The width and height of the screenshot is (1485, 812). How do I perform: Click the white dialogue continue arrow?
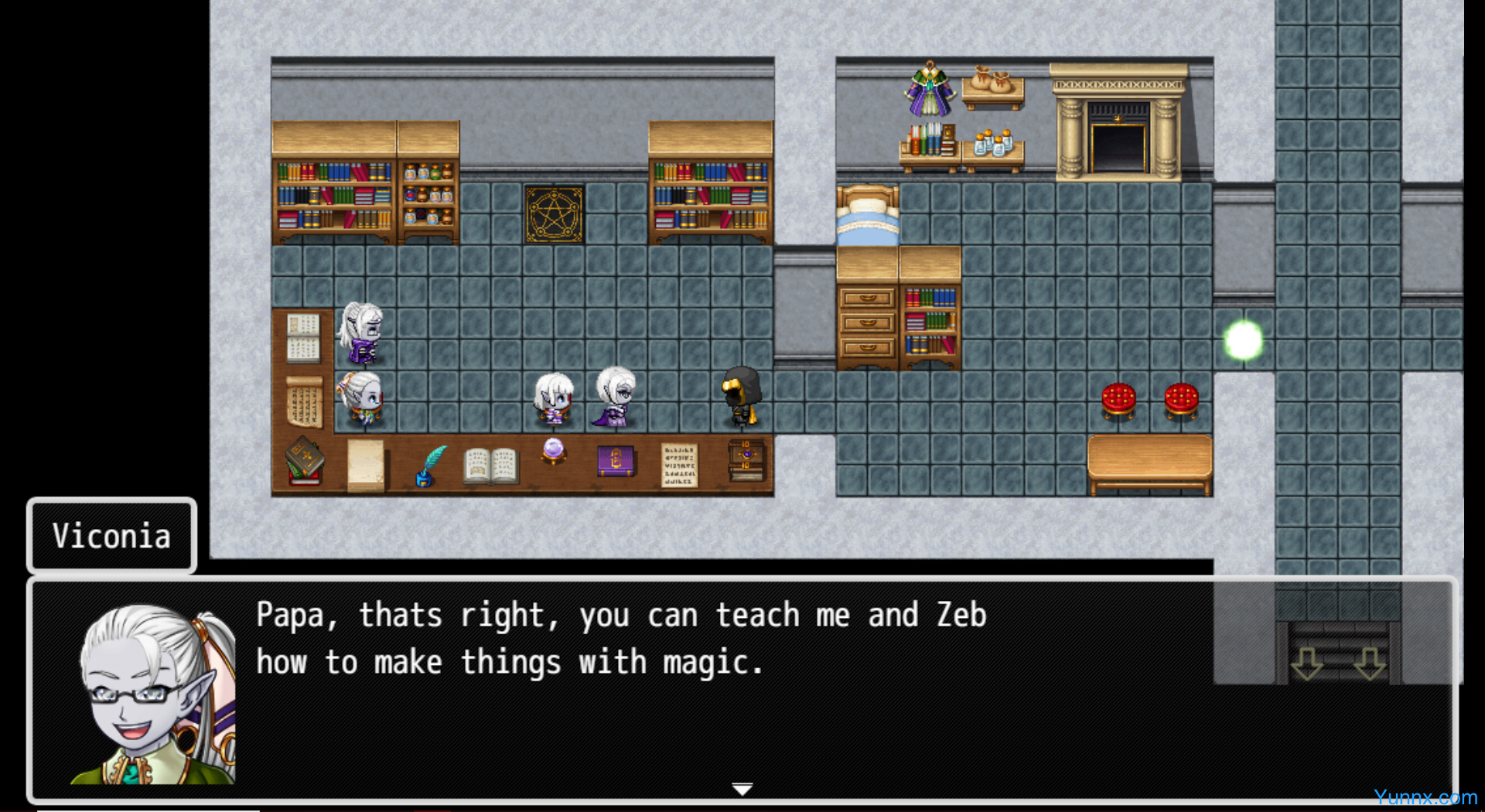(x=742, y=789)
